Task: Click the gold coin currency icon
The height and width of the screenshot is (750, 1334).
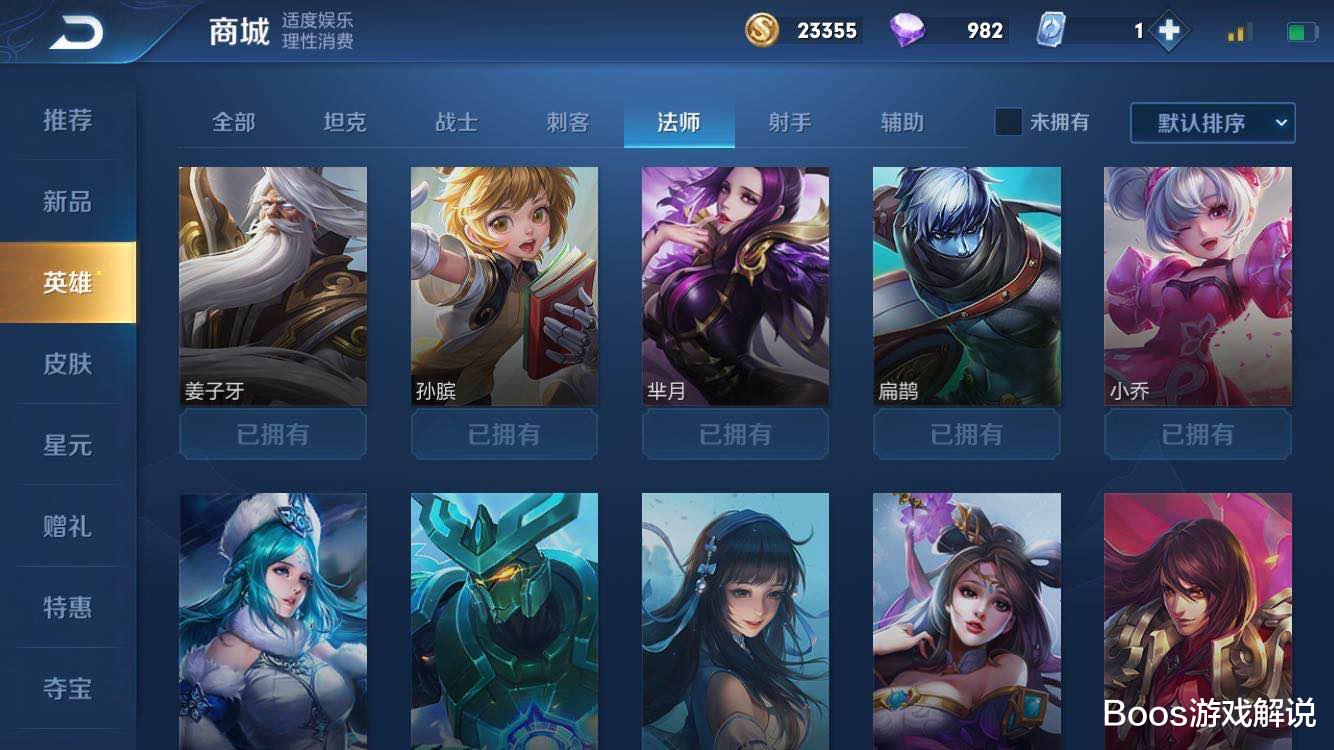Action: 761,30
